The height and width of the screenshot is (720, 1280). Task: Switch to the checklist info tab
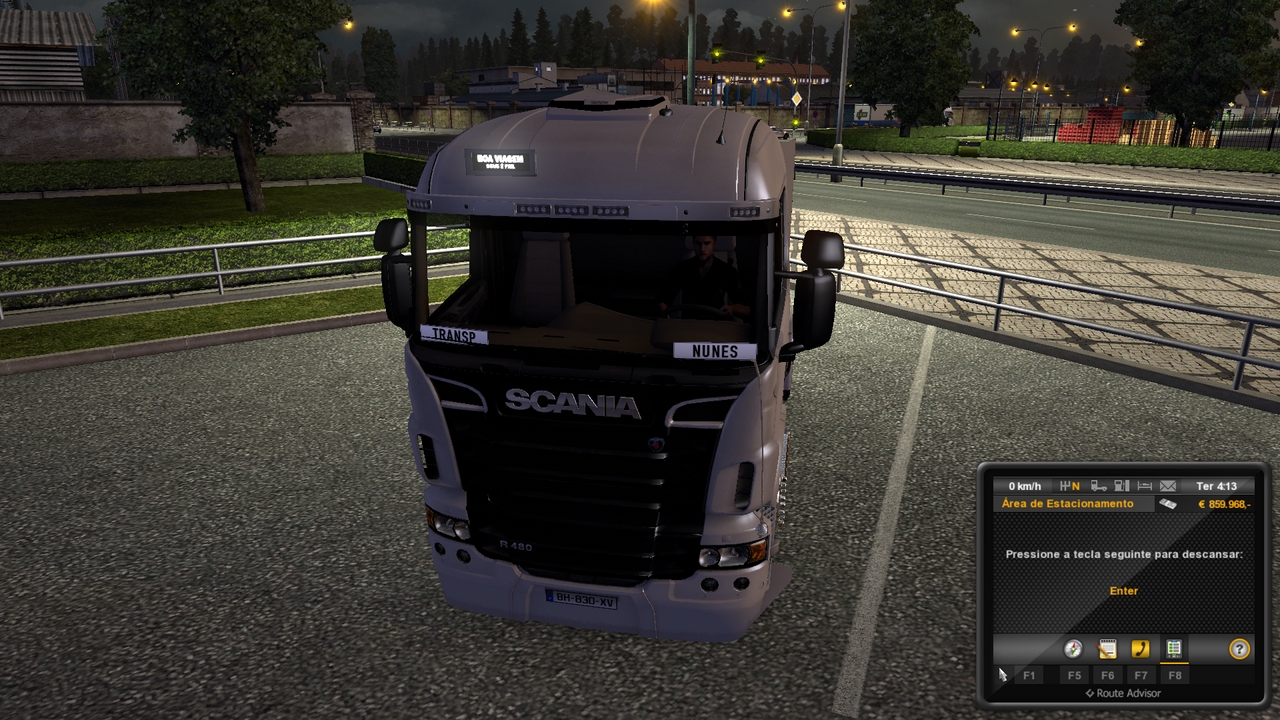click(1174, 649)
